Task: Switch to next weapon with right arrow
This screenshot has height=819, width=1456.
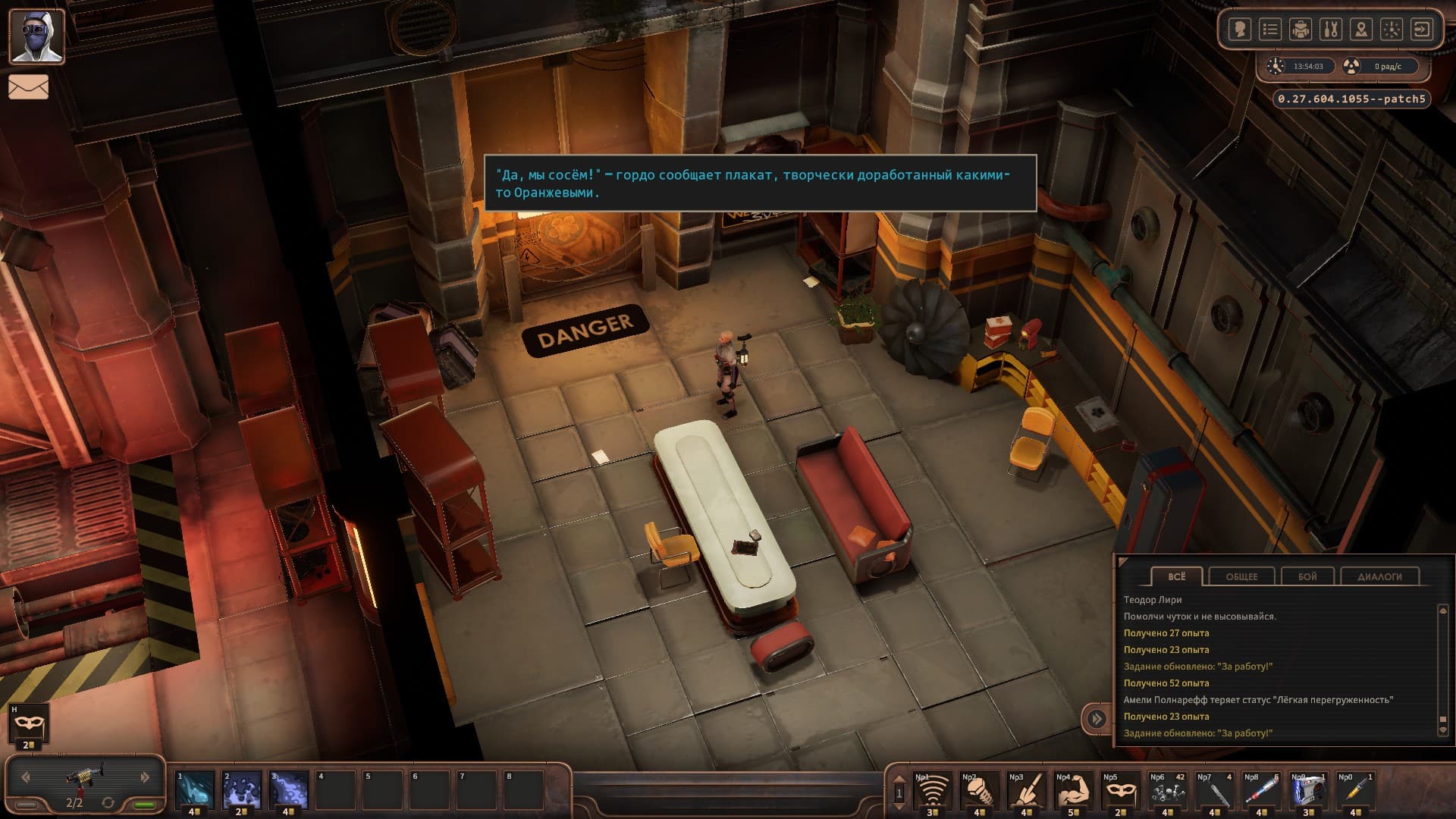Action: [x=144, y=777]
